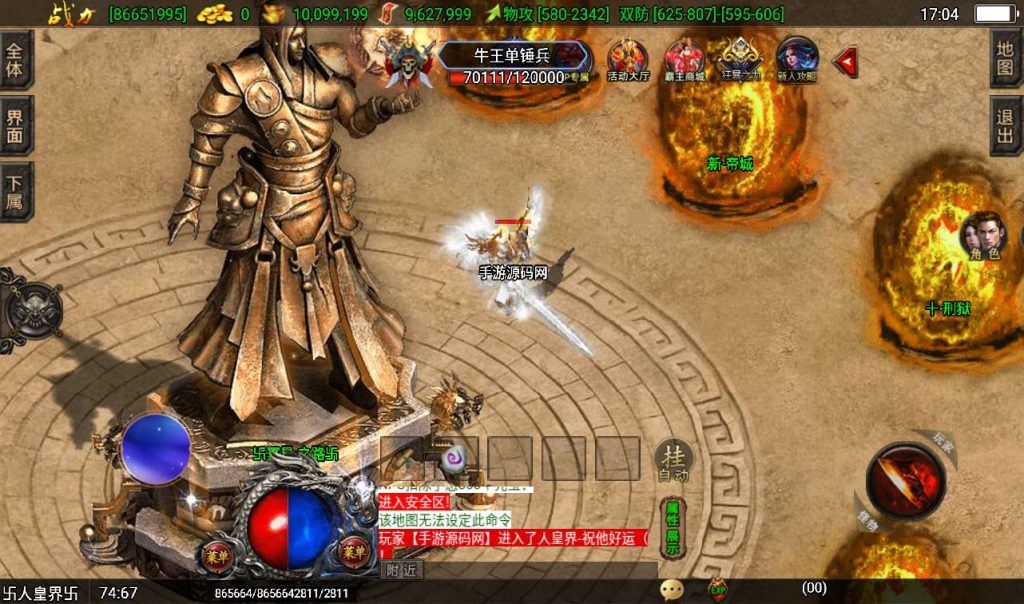Select the 全体 side tab
Screen dimensions: 1024x604
tap(16, 60)
